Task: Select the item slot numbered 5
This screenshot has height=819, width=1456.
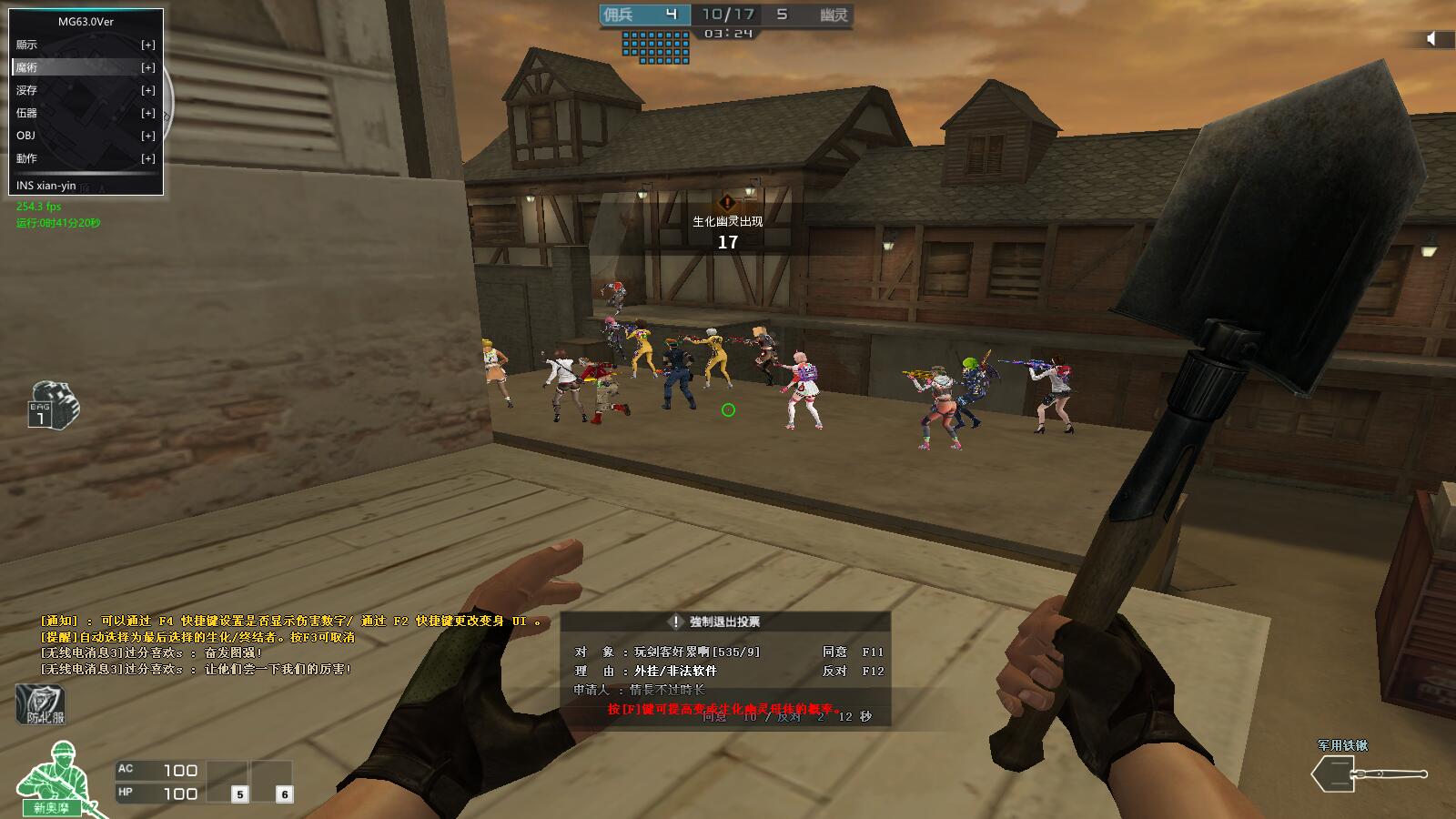Action: [239, 794]
